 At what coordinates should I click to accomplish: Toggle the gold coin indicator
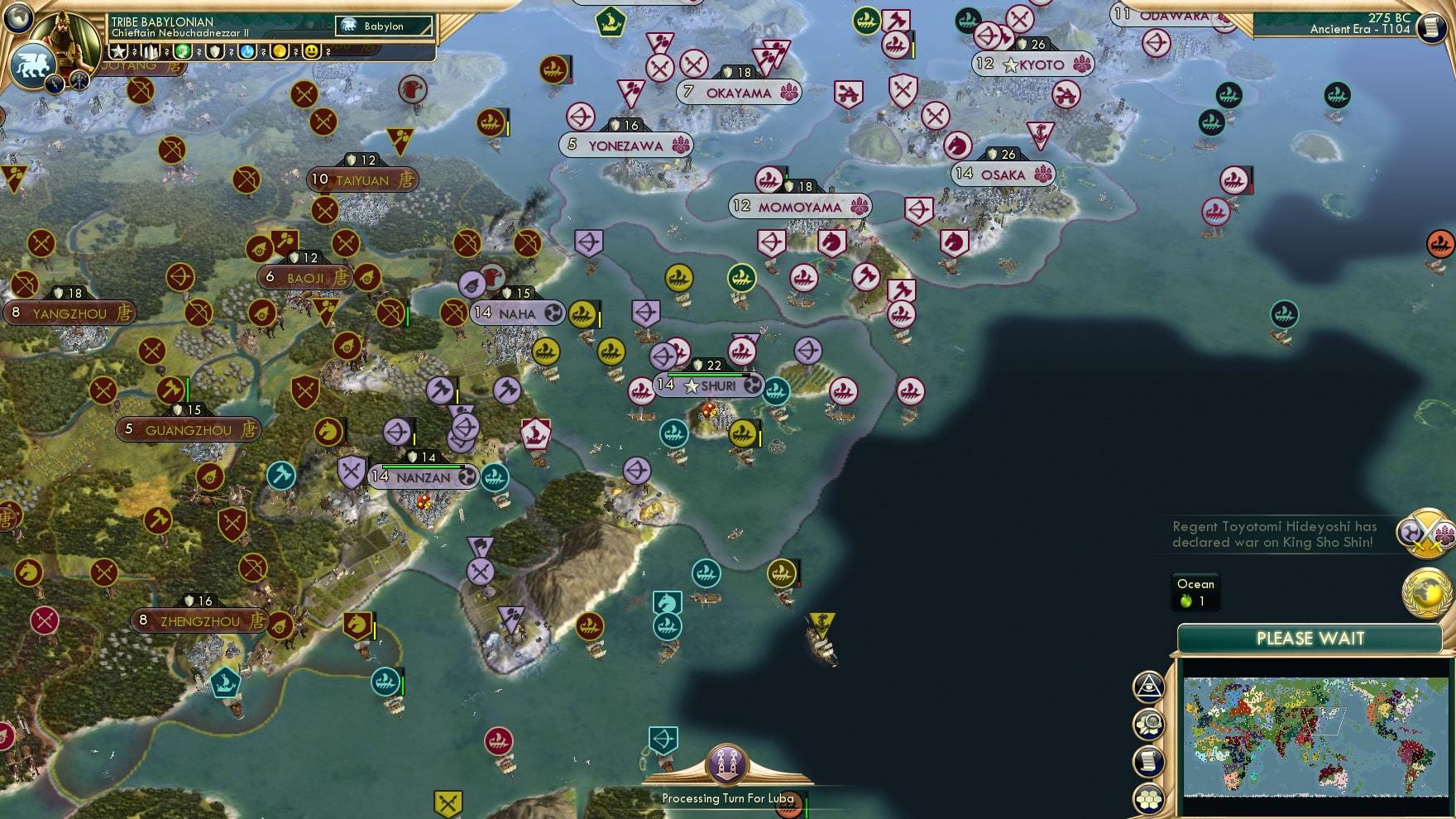280,51
